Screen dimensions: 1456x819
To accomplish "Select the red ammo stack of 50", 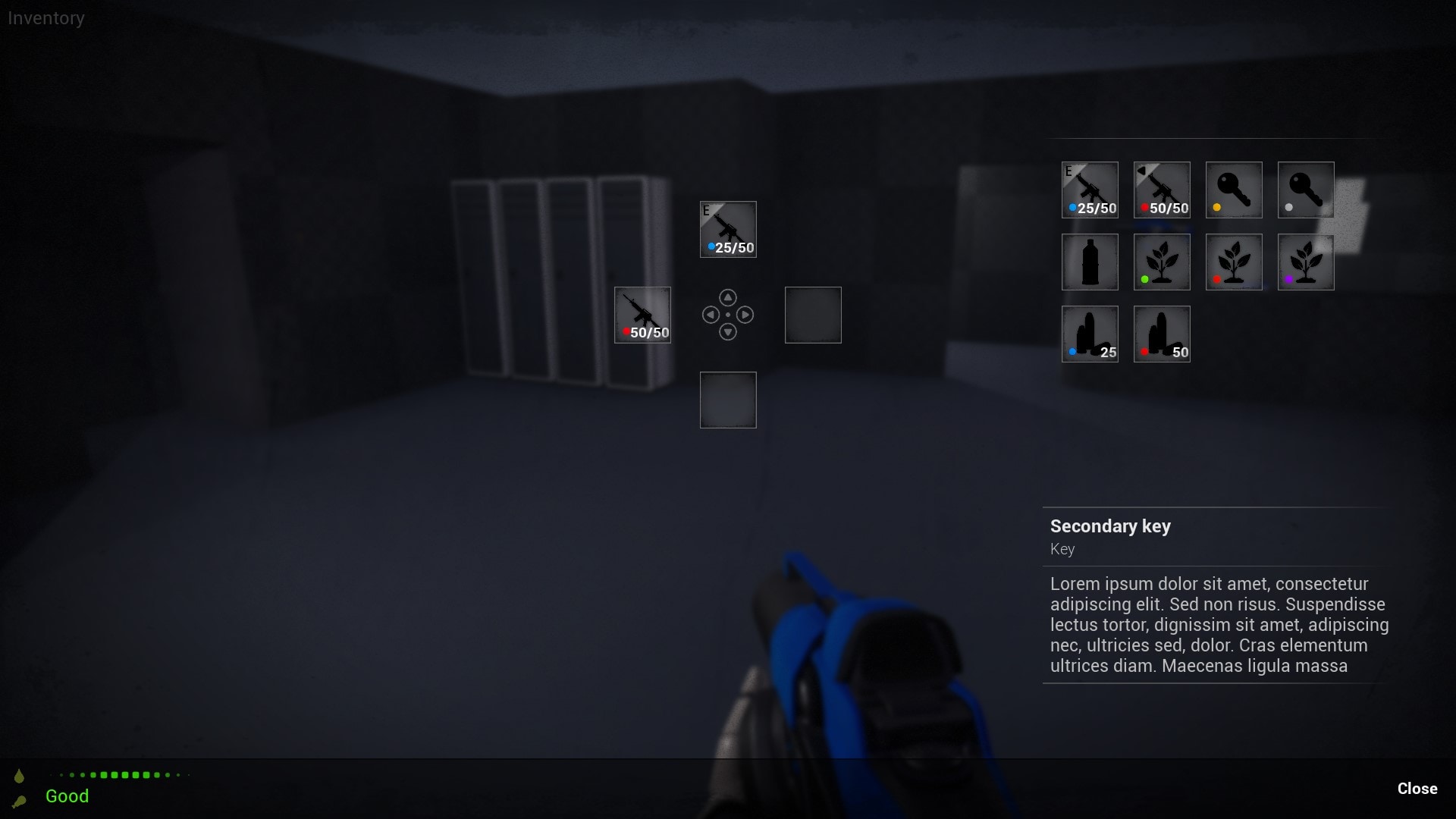I will point(1162,334).
